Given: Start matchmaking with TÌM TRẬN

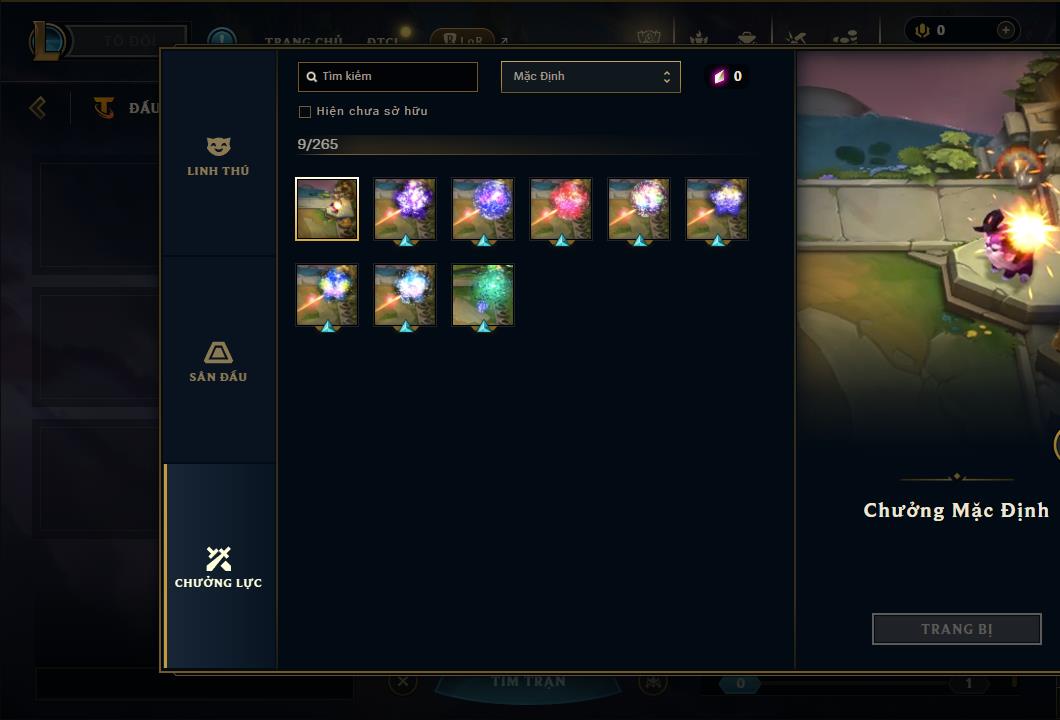Looking at the screenshot, I should point(528,682).
